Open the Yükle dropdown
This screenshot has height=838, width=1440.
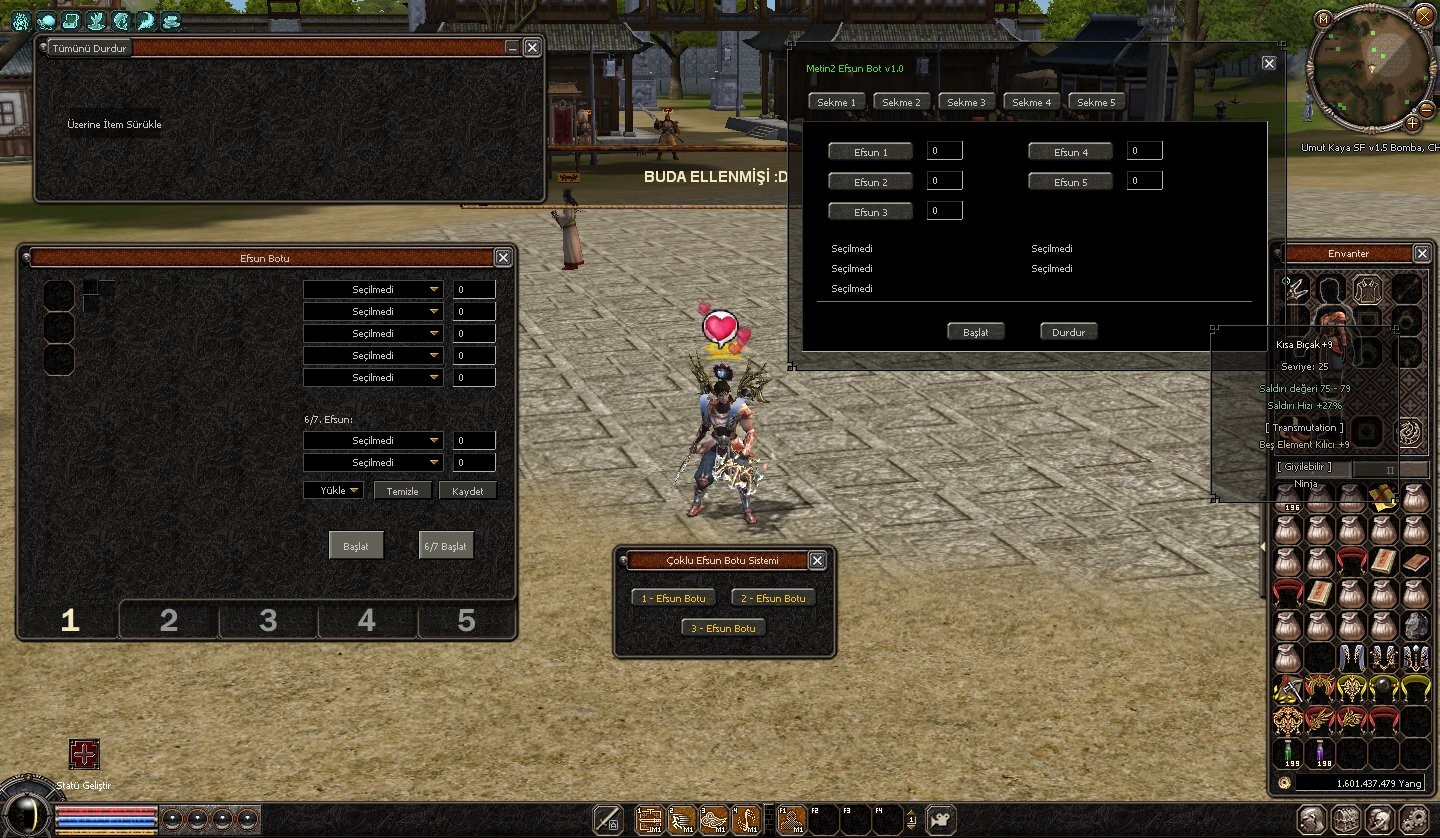tap(333, 491)
